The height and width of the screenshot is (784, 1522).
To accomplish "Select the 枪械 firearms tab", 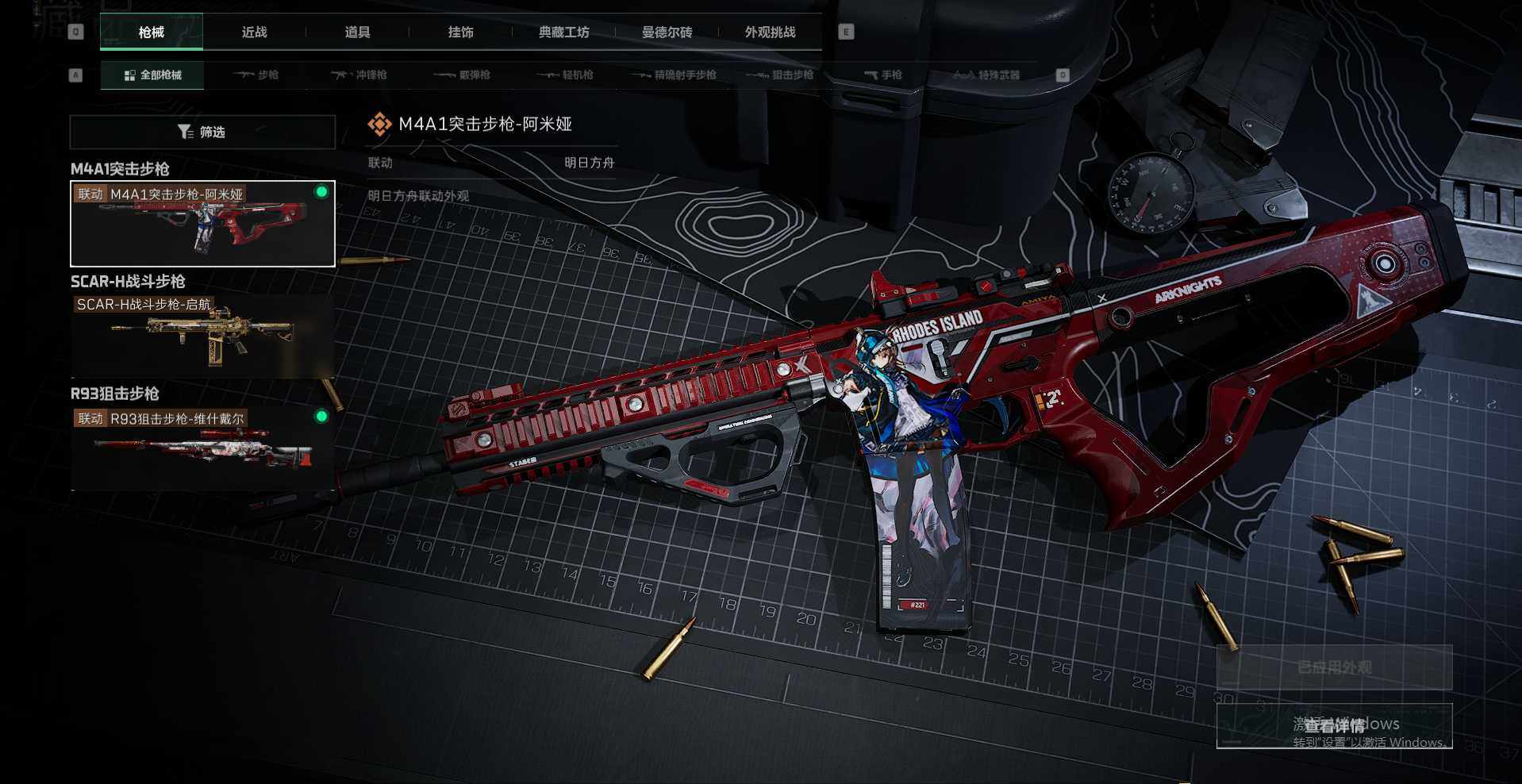I will [152, 33].
